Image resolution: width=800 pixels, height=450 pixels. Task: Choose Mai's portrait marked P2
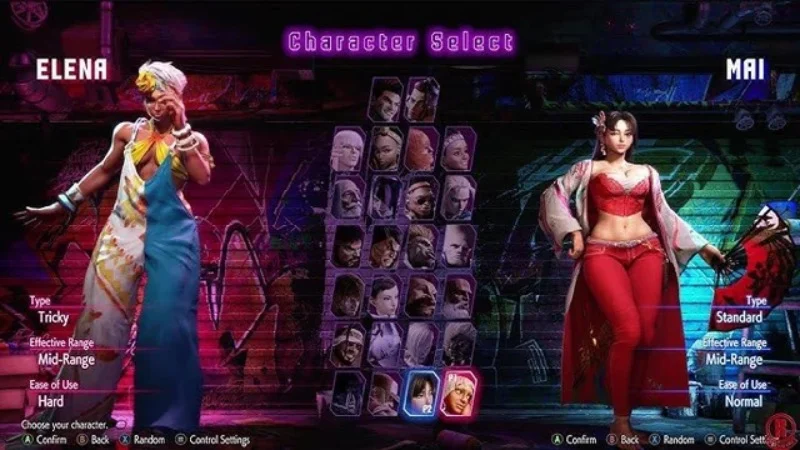click(x=421, y=393)
